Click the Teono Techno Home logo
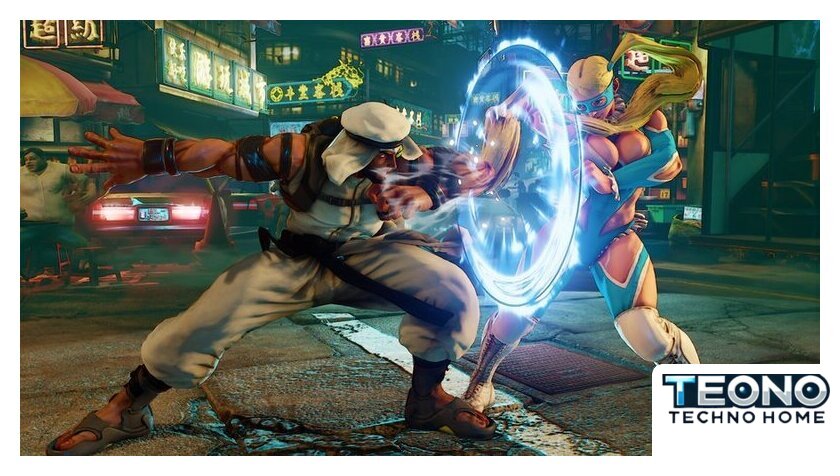 pos(746,399)
